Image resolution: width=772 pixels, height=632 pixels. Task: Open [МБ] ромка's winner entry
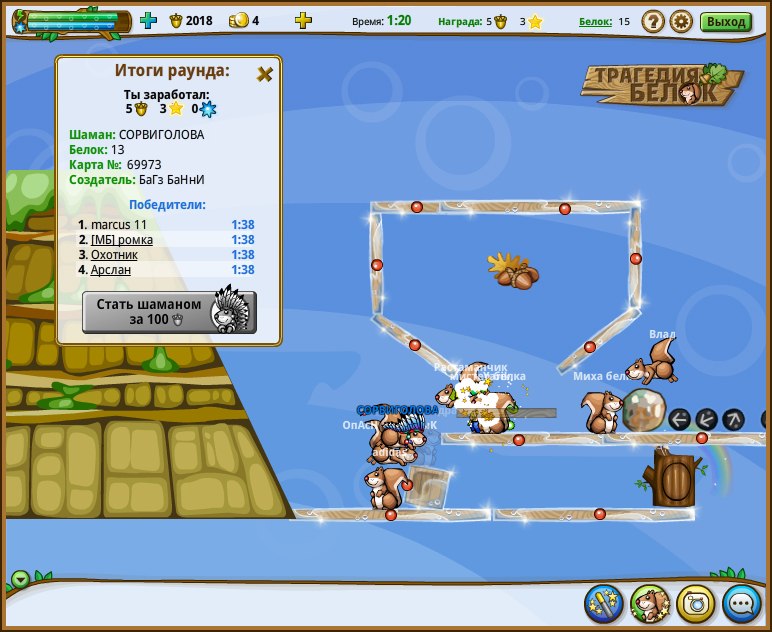[x=121, y=240]
